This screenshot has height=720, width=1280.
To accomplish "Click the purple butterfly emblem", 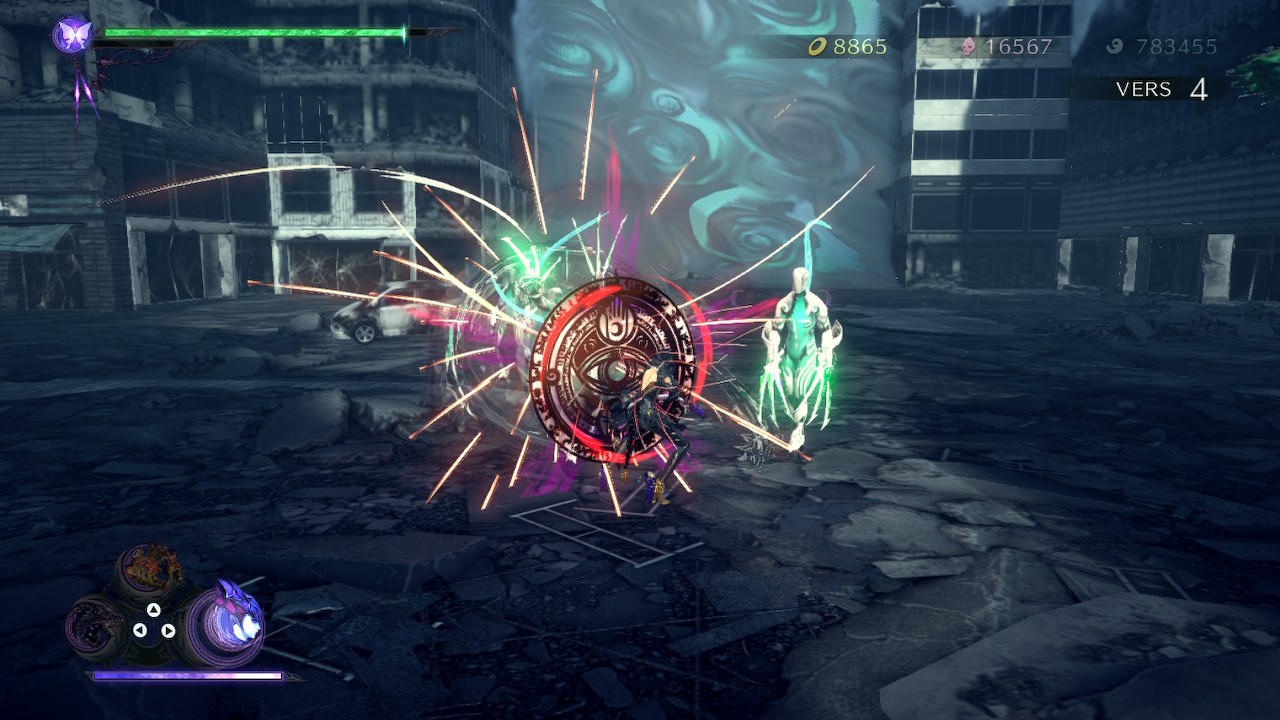I will coord(72,36).
